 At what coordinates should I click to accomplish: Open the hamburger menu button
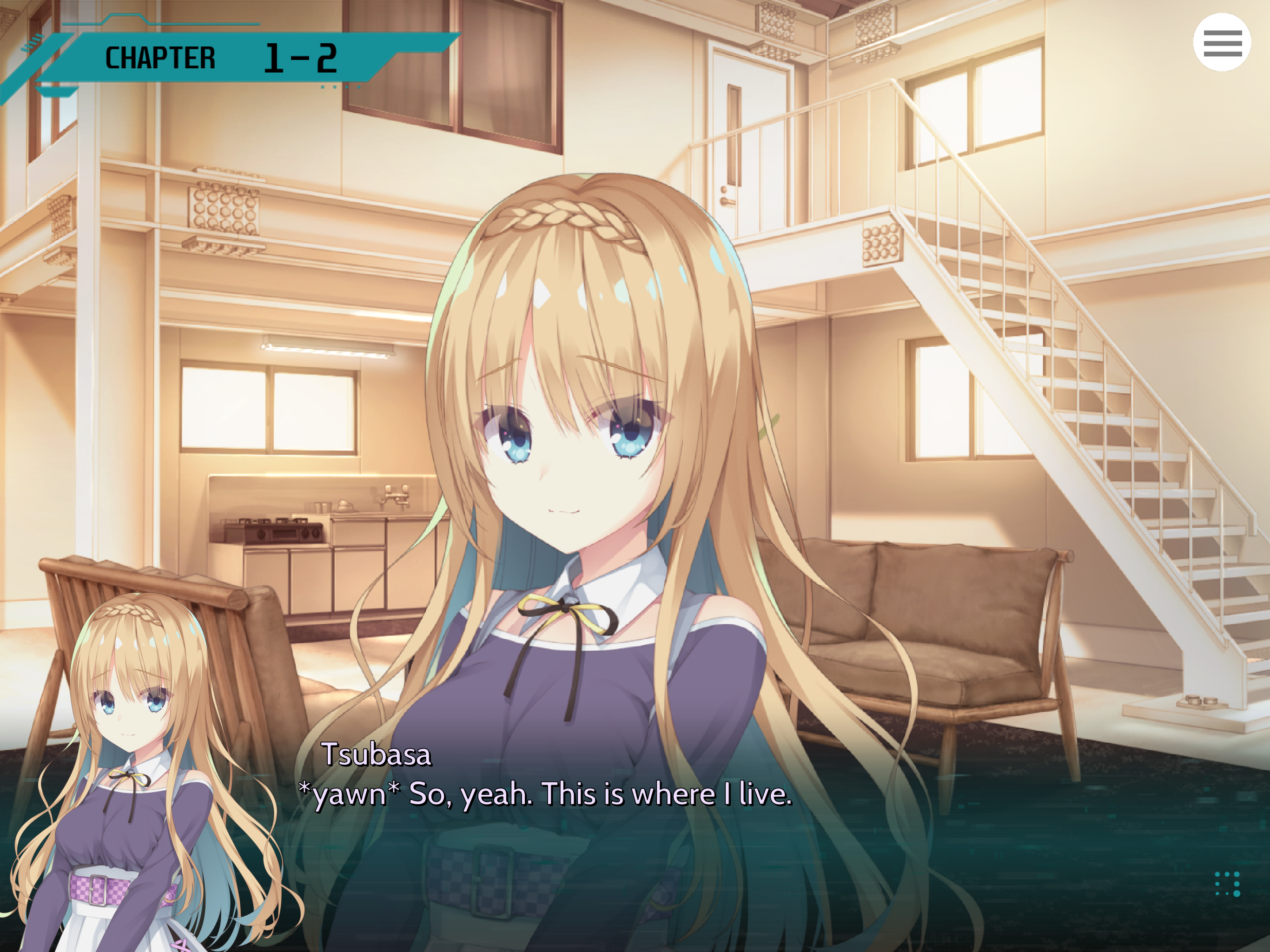point(1222,42)
